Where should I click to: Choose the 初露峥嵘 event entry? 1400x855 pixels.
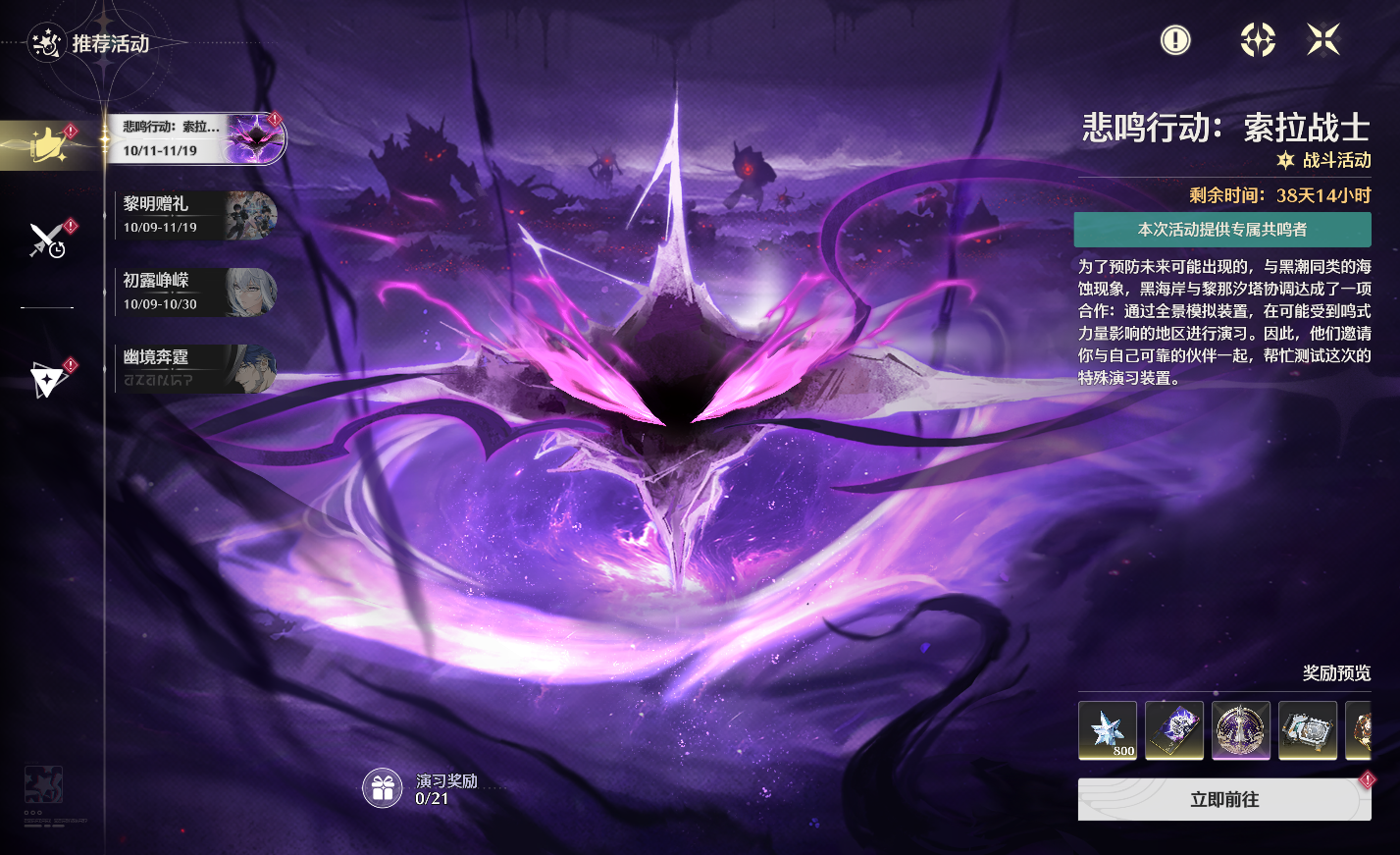(x=196, y=292)
